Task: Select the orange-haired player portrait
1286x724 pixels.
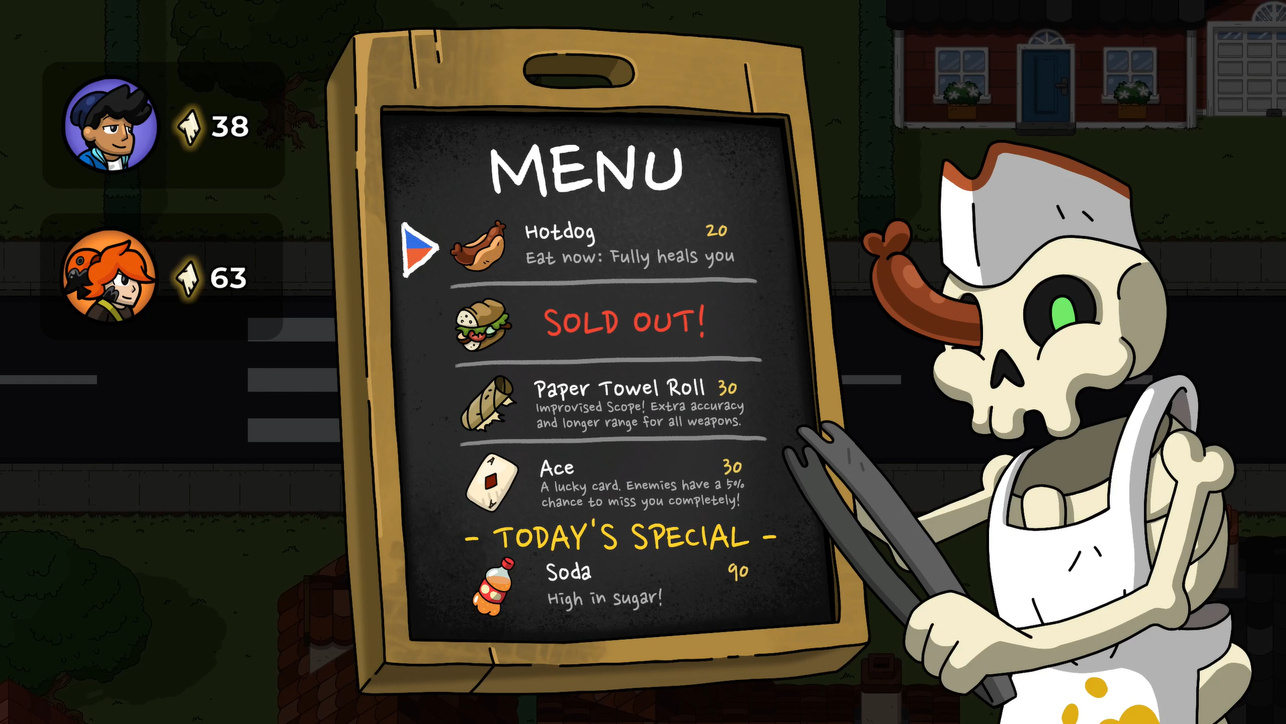Action: coord(109,276)
